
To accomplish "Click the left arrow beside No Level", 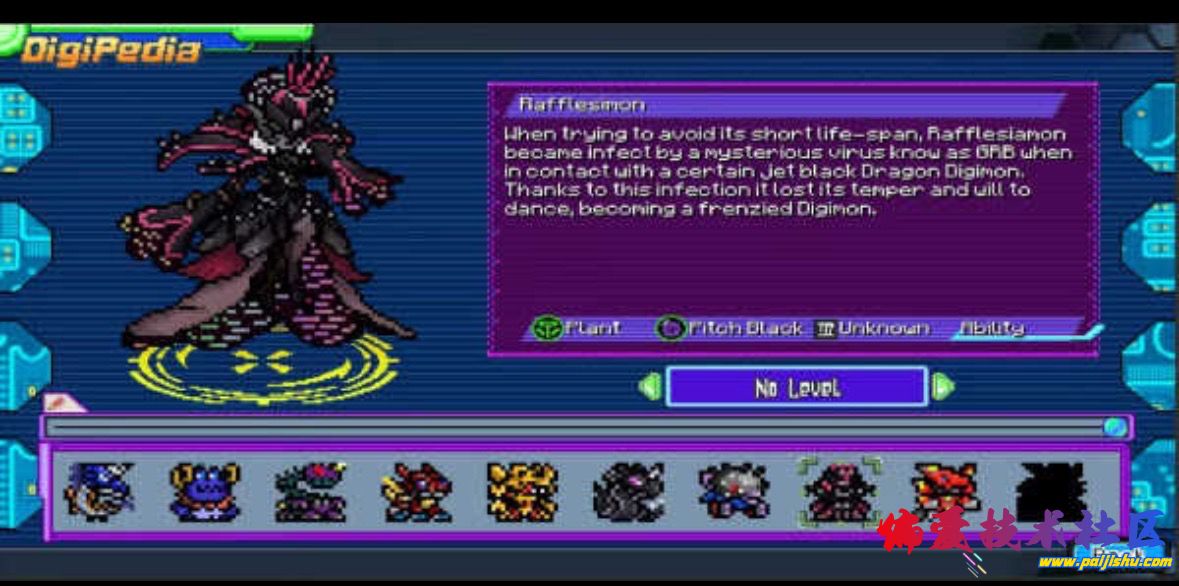I will 650,387.
